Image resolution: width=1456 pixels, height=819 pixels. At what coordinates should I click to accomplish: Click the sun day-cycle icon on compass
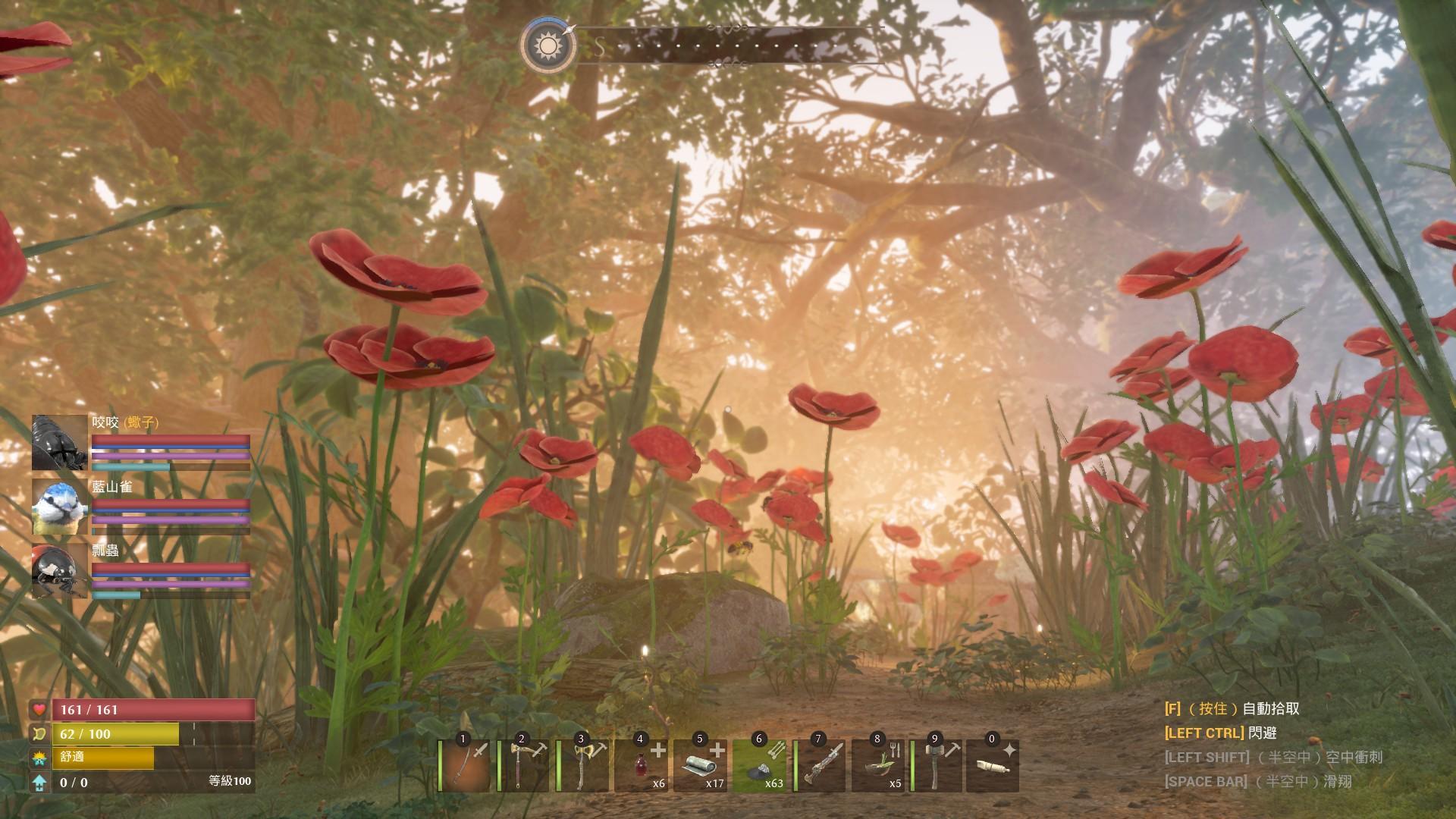tap(548, 45)
